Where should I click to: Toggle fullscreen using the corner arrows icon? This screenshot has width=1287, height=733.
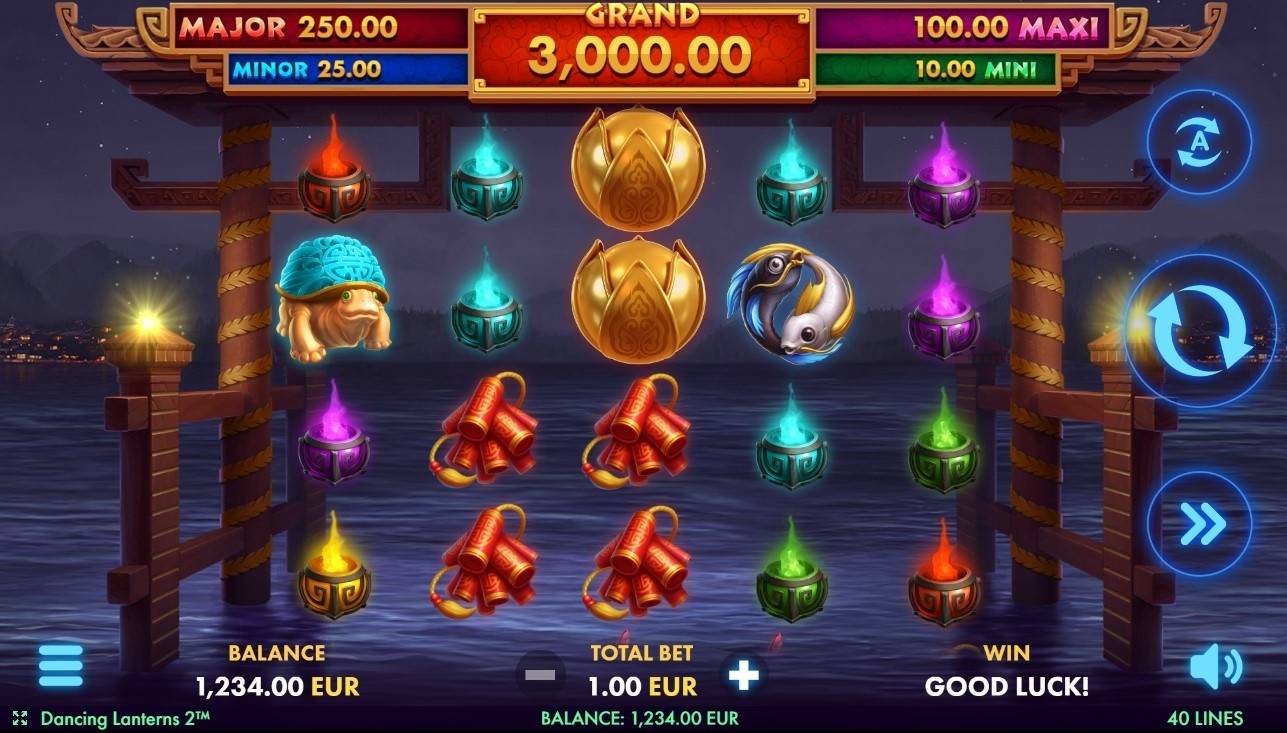pyautogui.click(x=19, y=718)
